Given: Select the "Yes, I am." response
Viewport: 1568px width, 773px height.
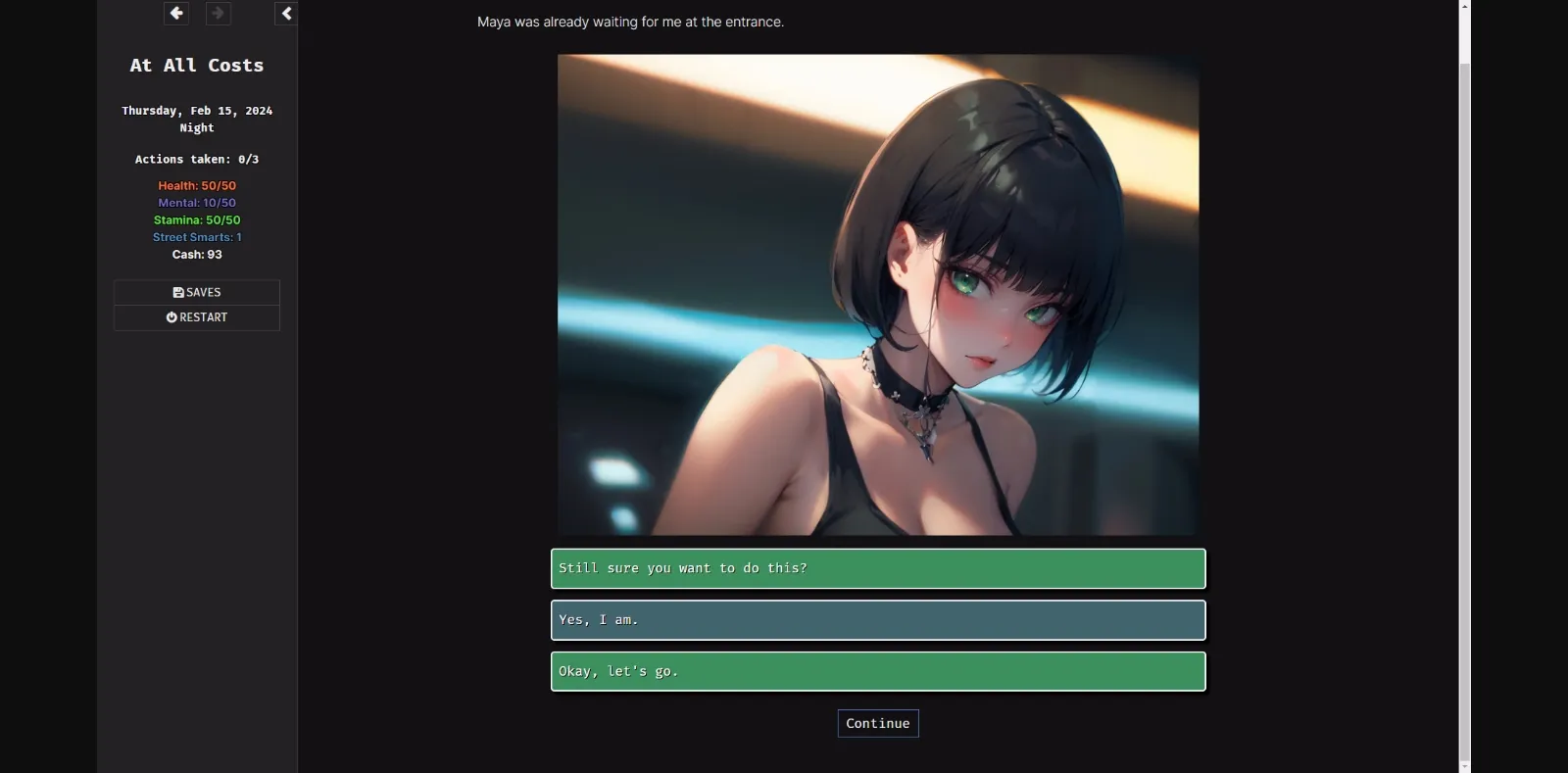Looking at the screenshot, I should [x=878, y=619].
